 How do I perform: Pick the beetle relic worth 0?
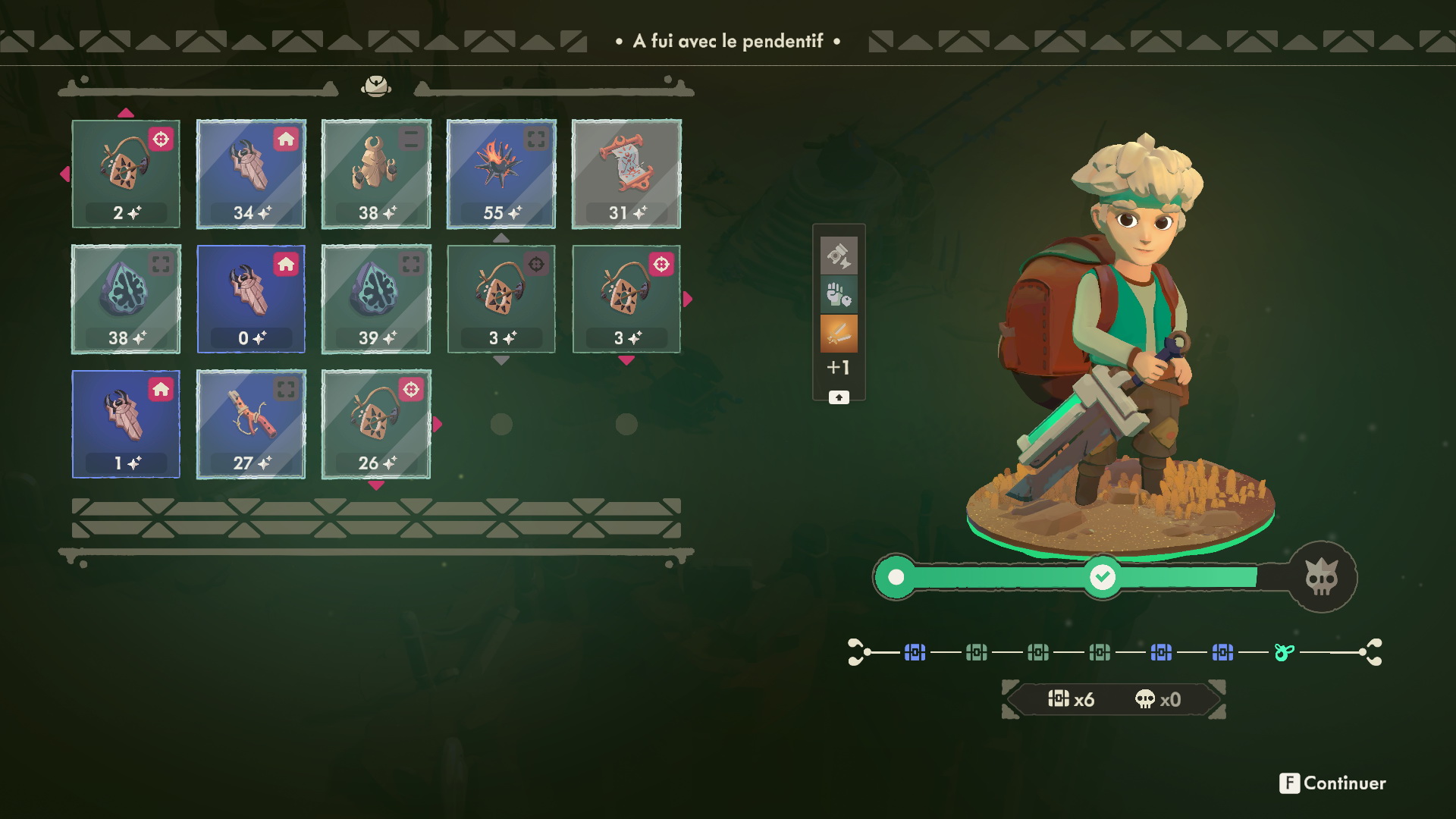(251, 299)
